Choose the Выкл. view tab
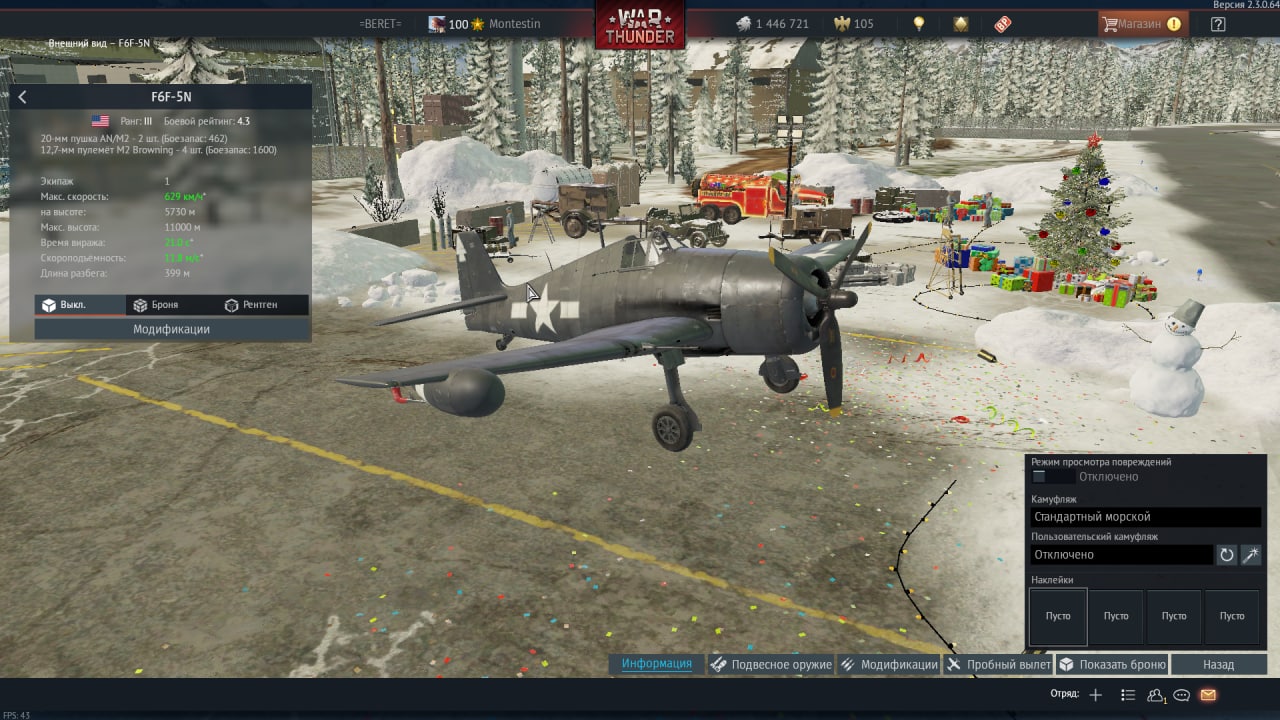Screen dimensions: 1280x720 [x=63, y=305]
